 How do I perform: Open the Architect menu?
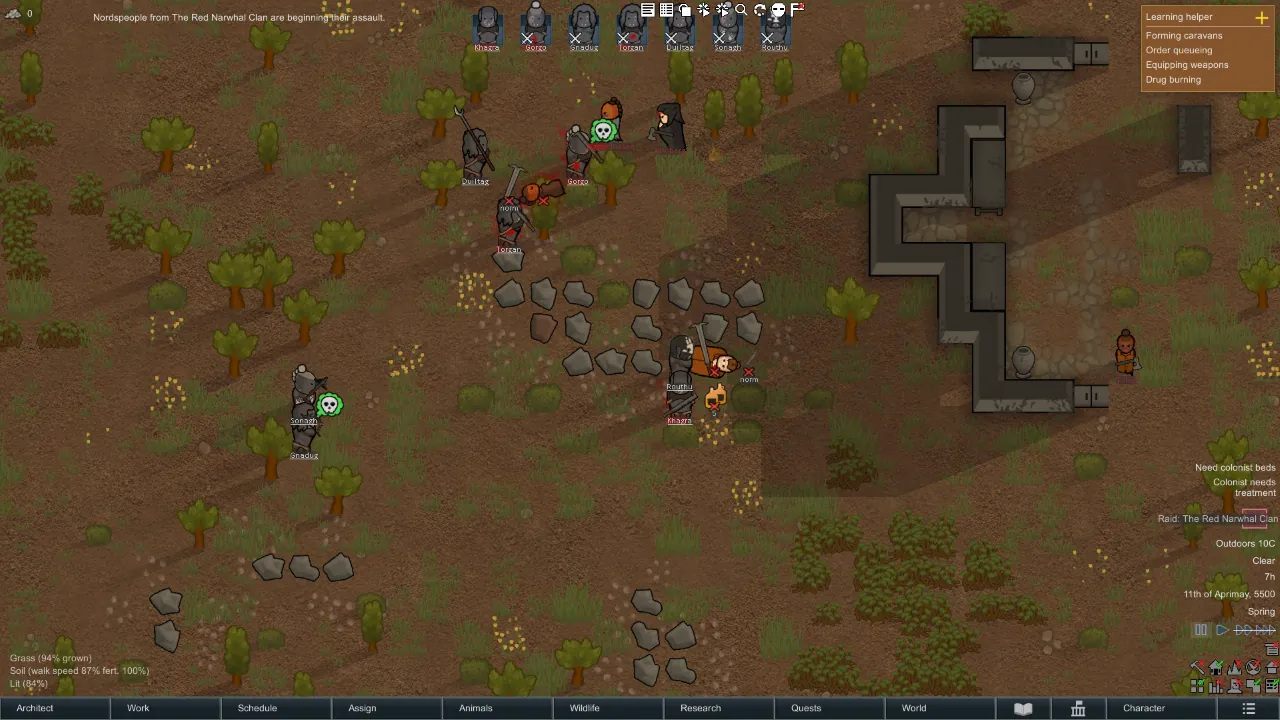35,708
